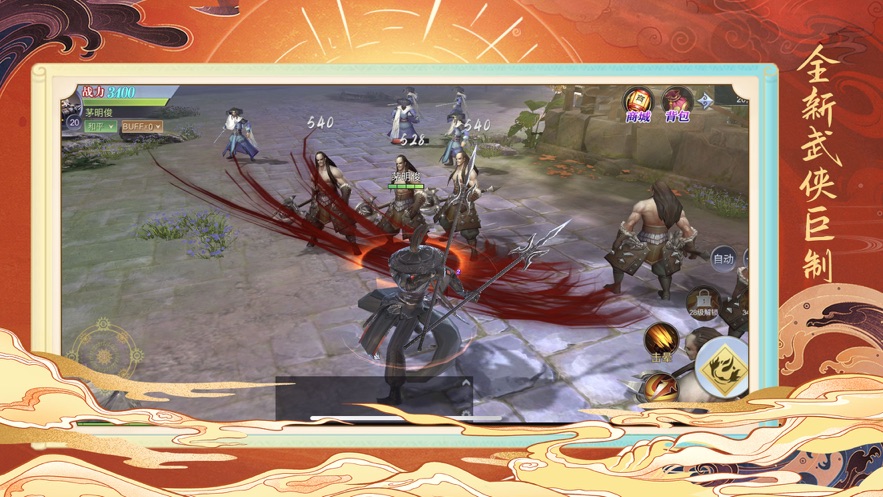Use the red lightning skill icon
Screen dimensions: 883x497
tap(660, 386)
